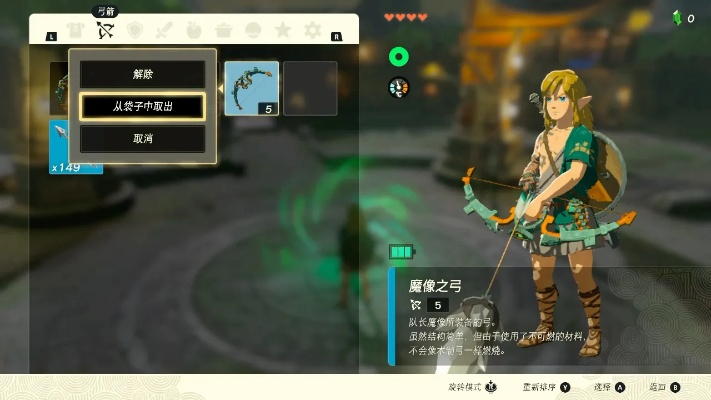Choose 解除 in the popup menu
The width and height of the screenshot is (711, 400).
tap(142, 74)
